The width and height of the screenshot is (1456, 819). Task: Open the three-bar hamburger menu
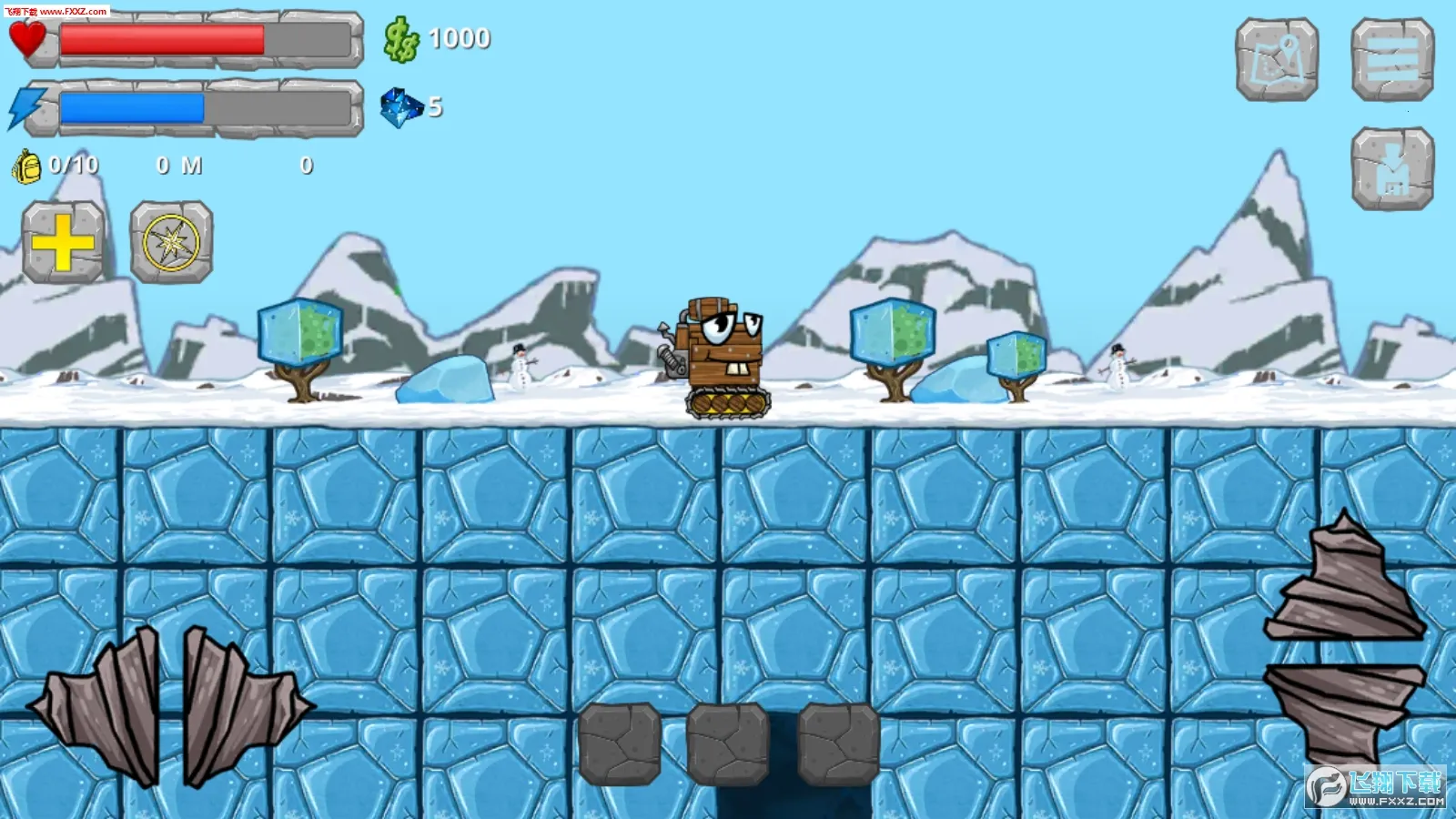coord(1392,59)
